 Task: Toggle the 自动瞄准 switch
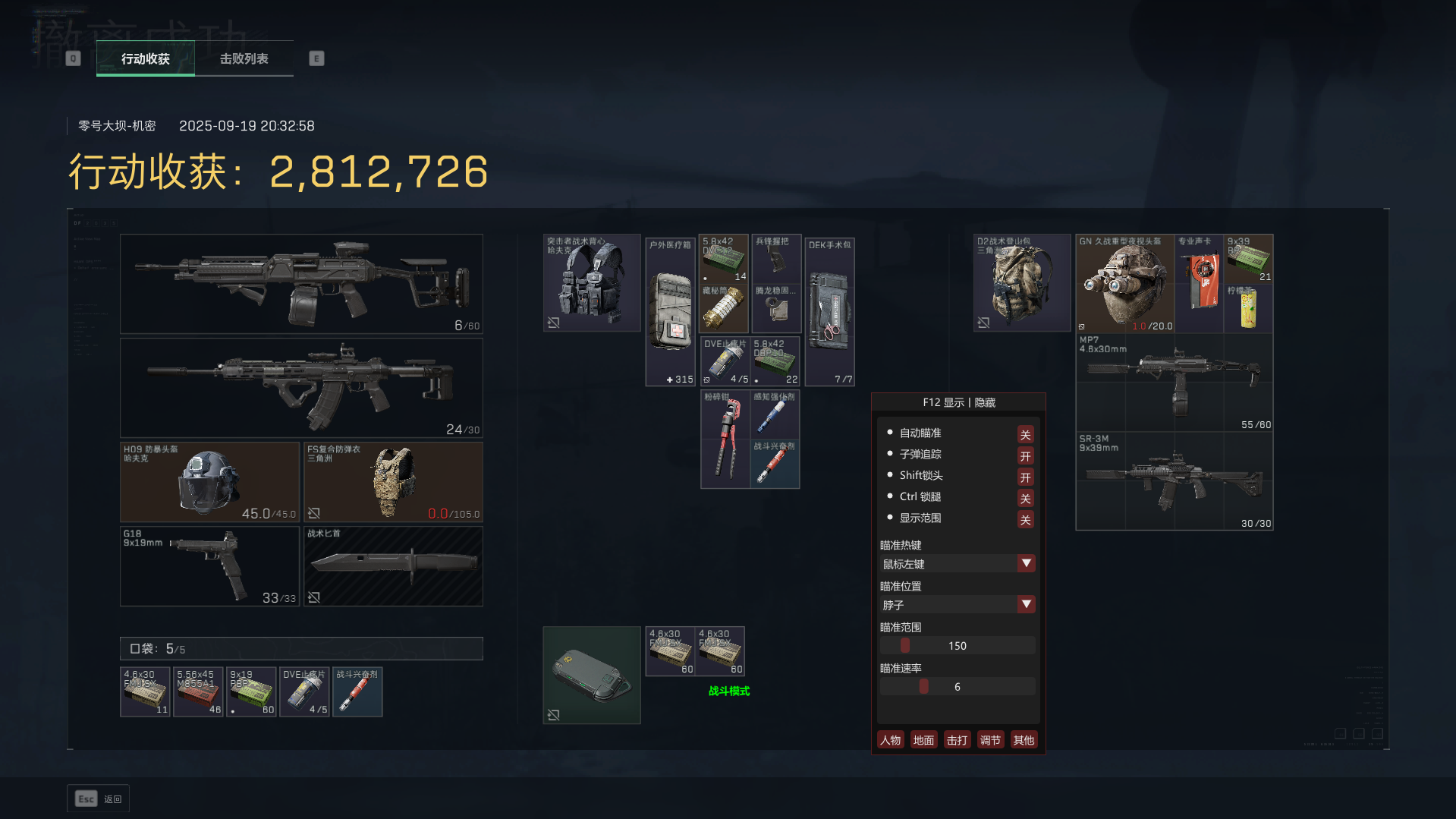(1025, 434)
